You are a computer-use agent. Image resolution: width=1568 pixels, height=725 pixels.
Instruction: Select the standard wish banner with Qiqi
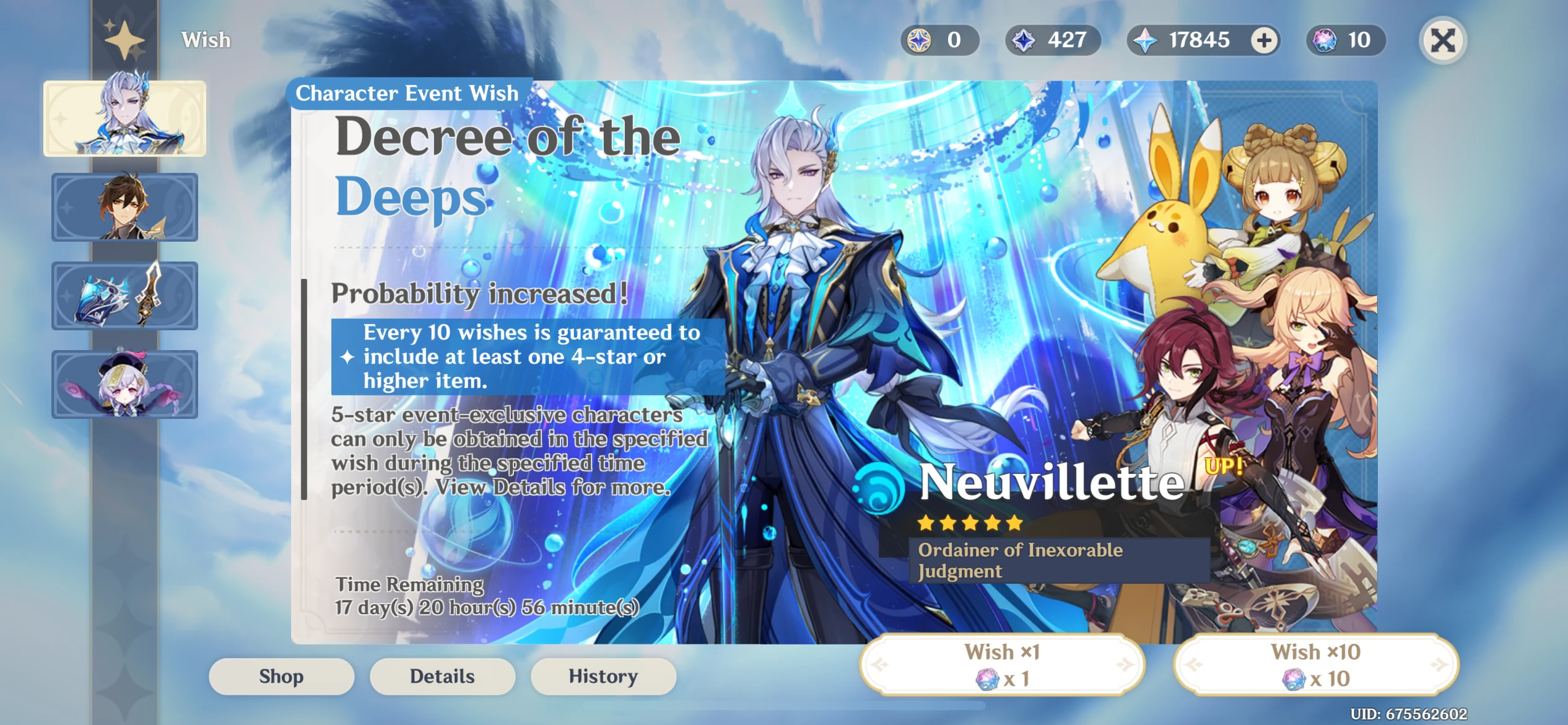pos(124,384)
